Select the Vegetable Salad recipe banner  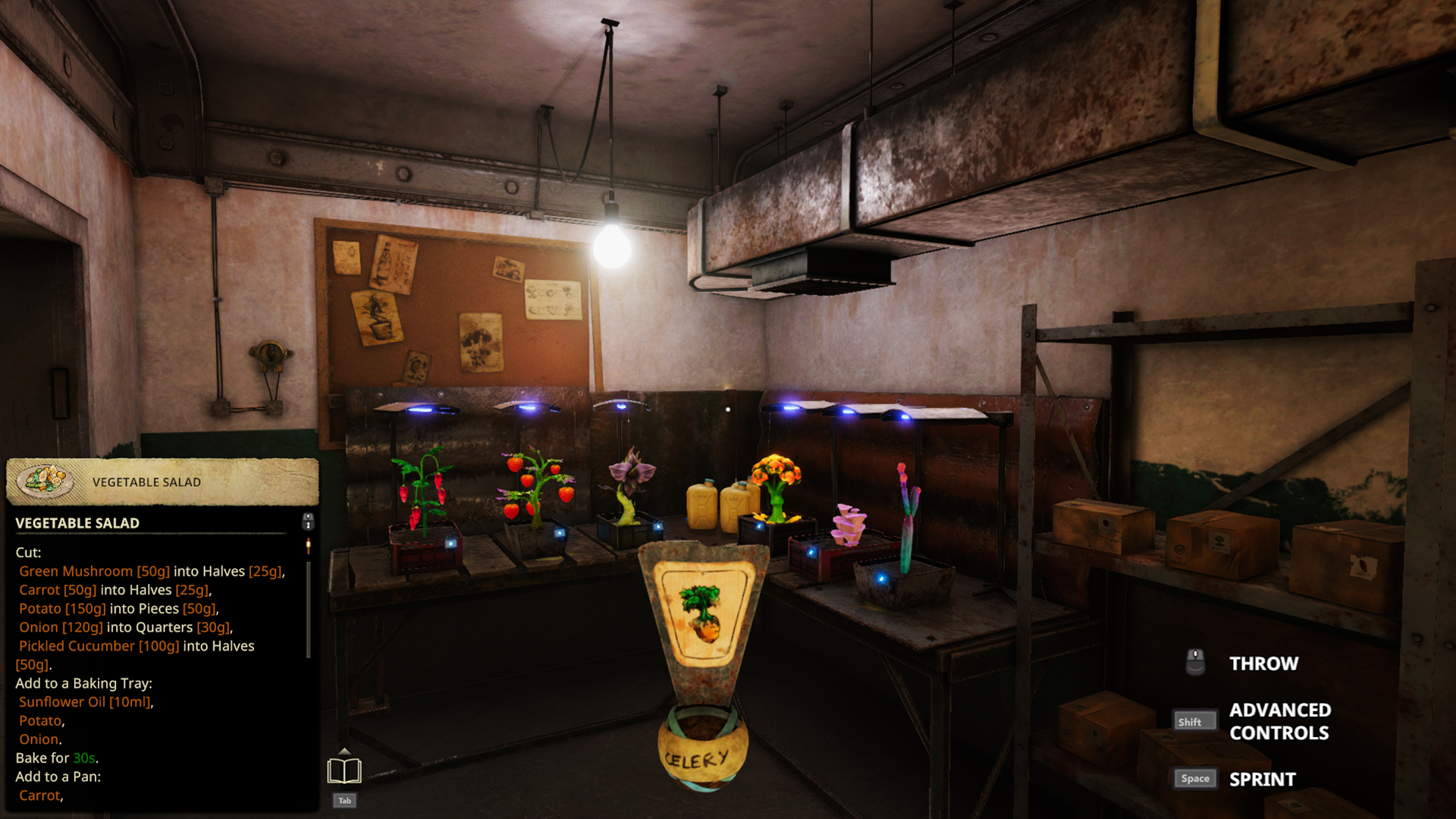[162, 482]
